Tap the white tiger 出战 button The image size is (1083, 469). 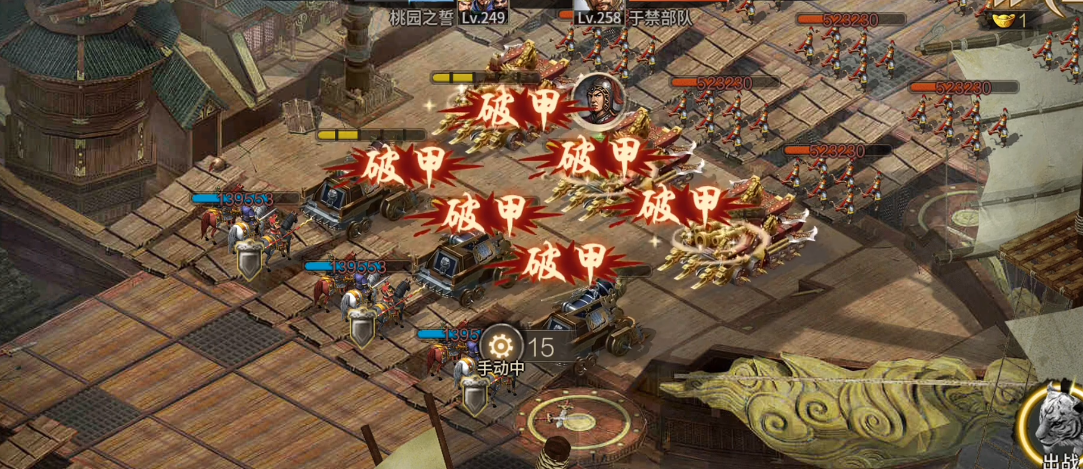pyautogui.click(x=1057, y=425)
